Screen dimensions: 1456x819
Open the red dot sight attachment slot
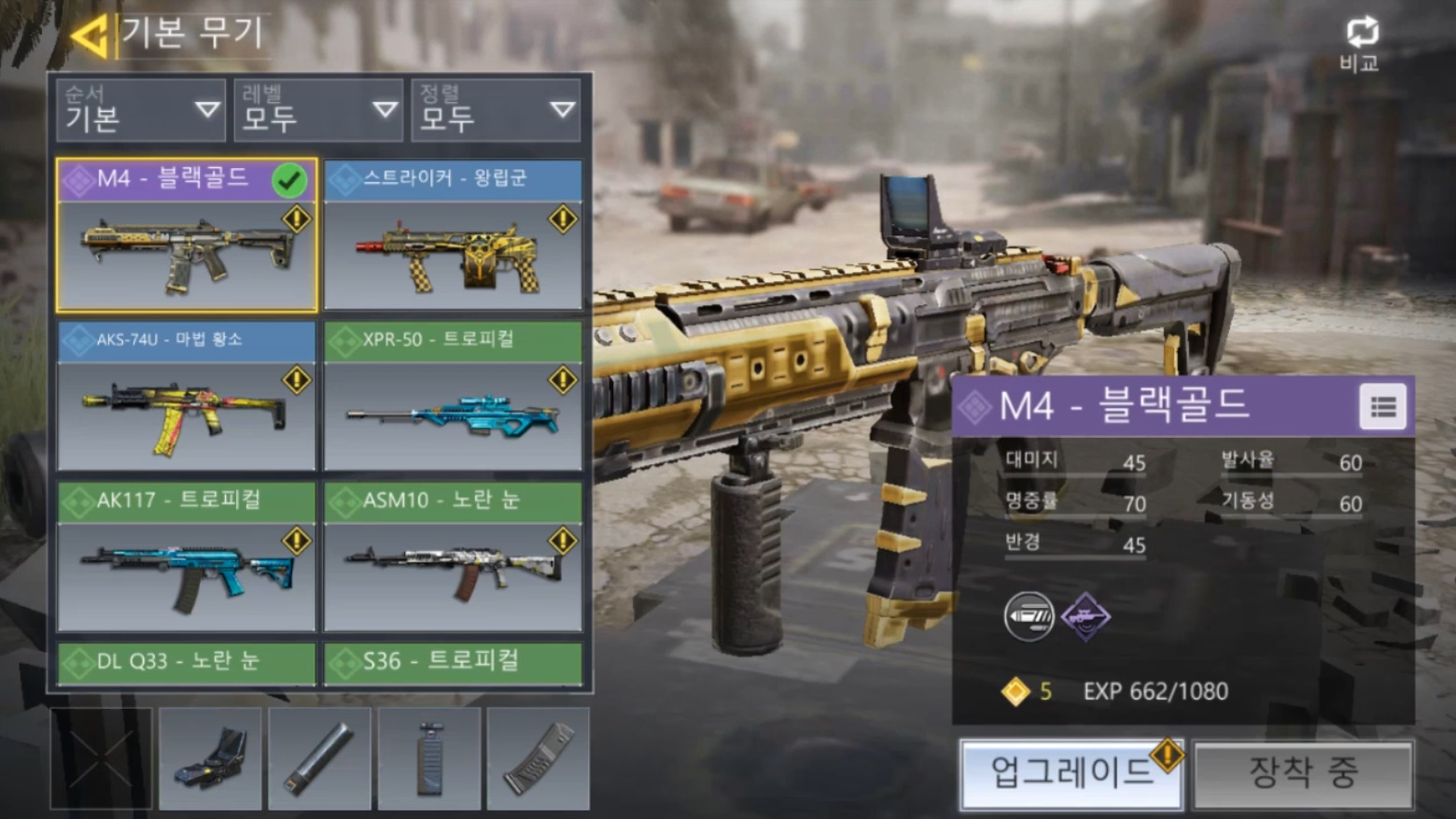[x=210, y=758]
